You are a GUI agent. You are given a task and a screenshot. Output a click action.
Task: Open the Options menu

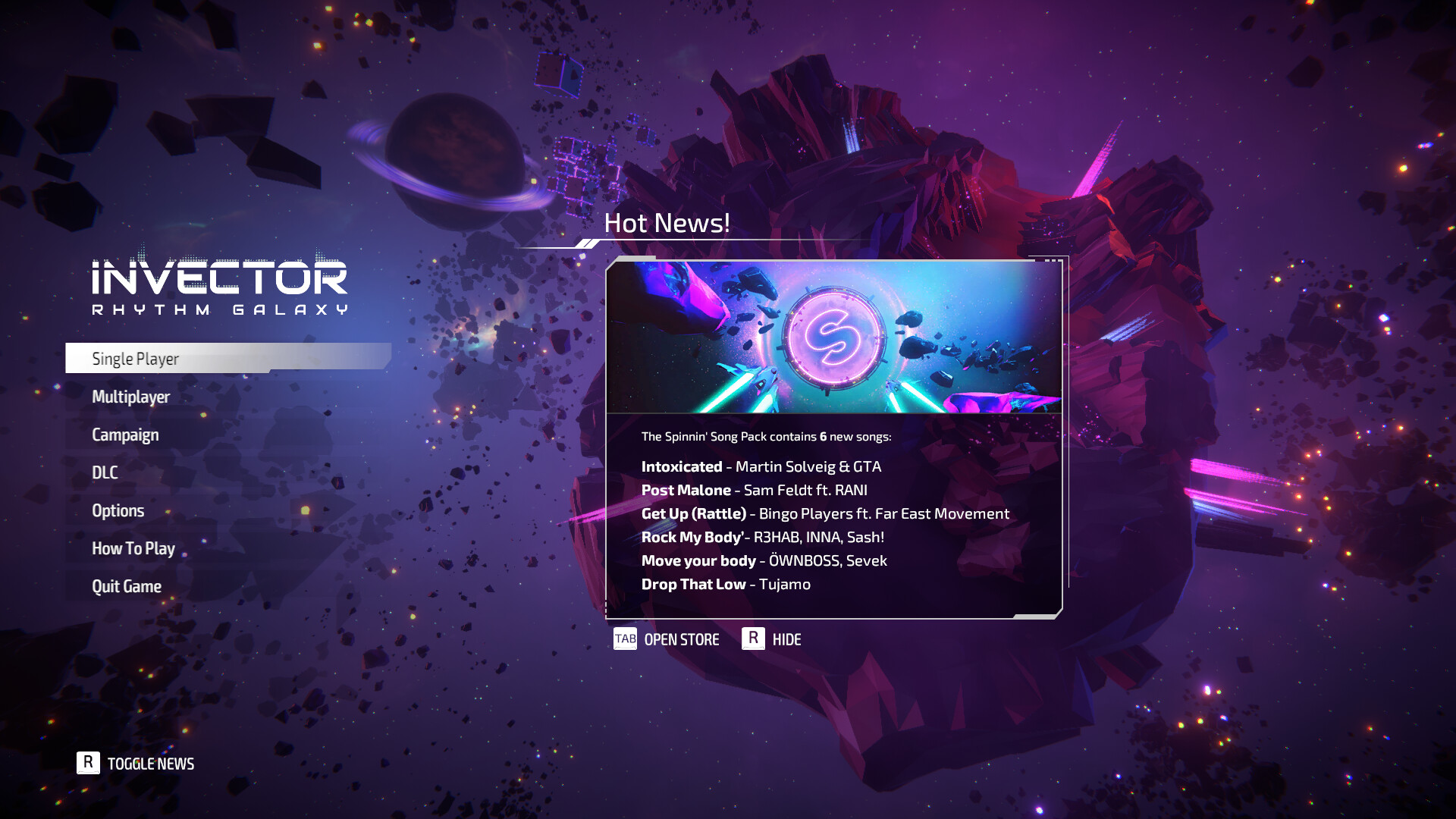point(118,510)
